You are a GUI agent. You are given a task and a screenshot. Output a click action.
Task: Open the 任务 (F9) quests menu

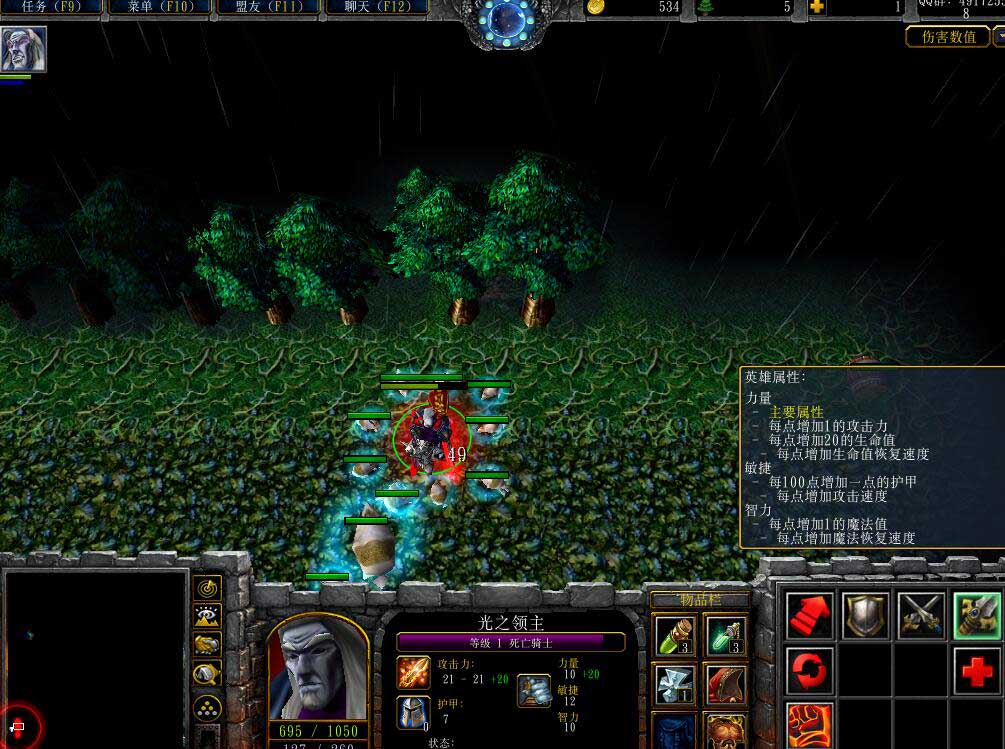[50, 7]
